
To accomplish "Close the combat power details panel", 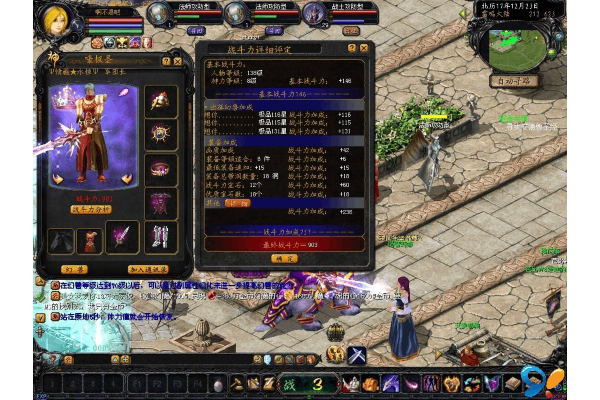I will point(365,47).
